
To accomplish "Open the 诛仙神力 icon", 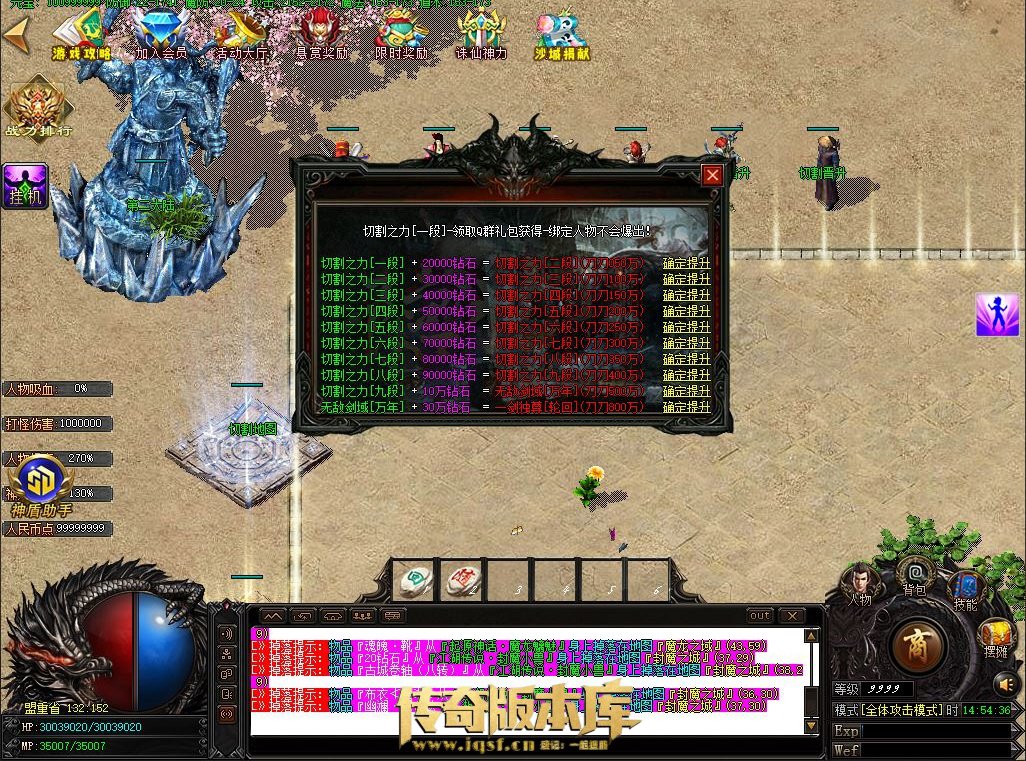I will click(x=481, y=36).
